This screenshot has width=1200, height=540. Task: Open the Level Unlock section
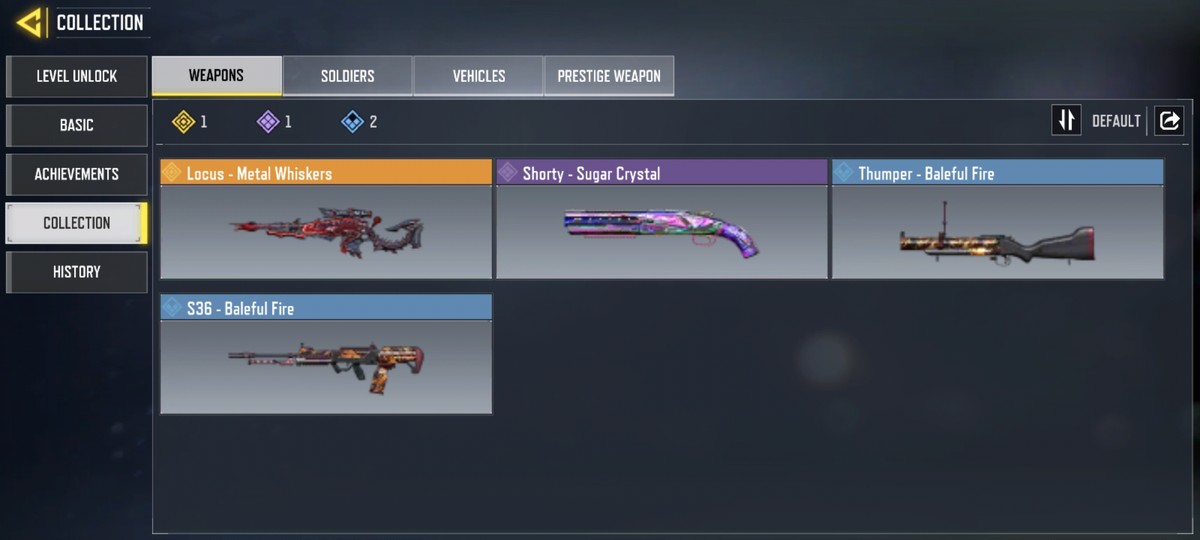coord(77,76)
